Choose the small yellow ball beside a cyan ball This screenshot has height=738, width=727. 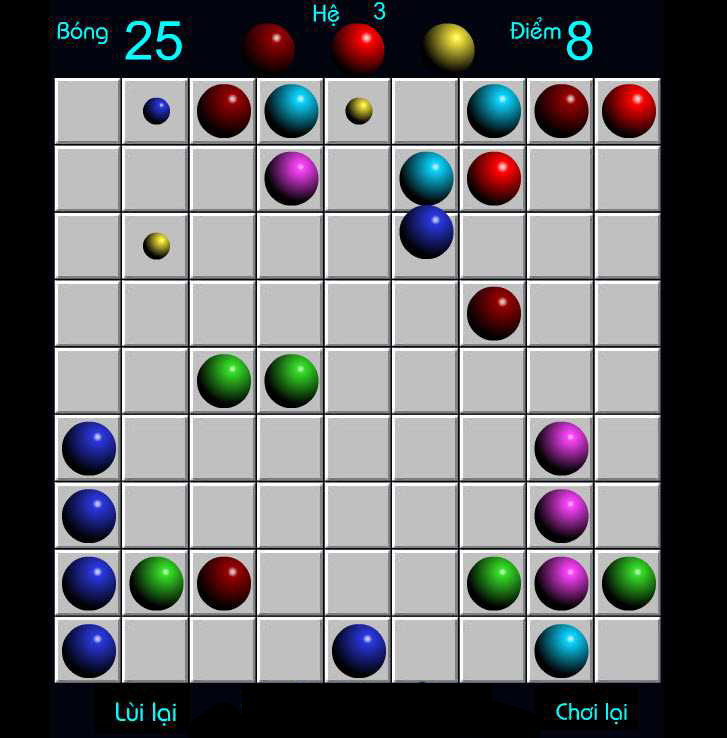coord(359,111)
